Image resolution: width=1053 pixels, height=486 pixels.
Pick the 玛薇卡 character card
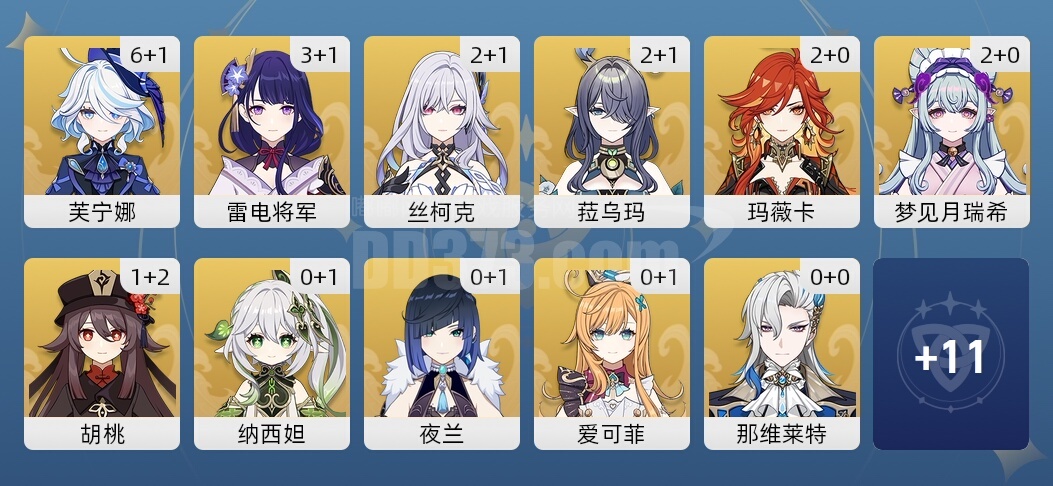782,132
